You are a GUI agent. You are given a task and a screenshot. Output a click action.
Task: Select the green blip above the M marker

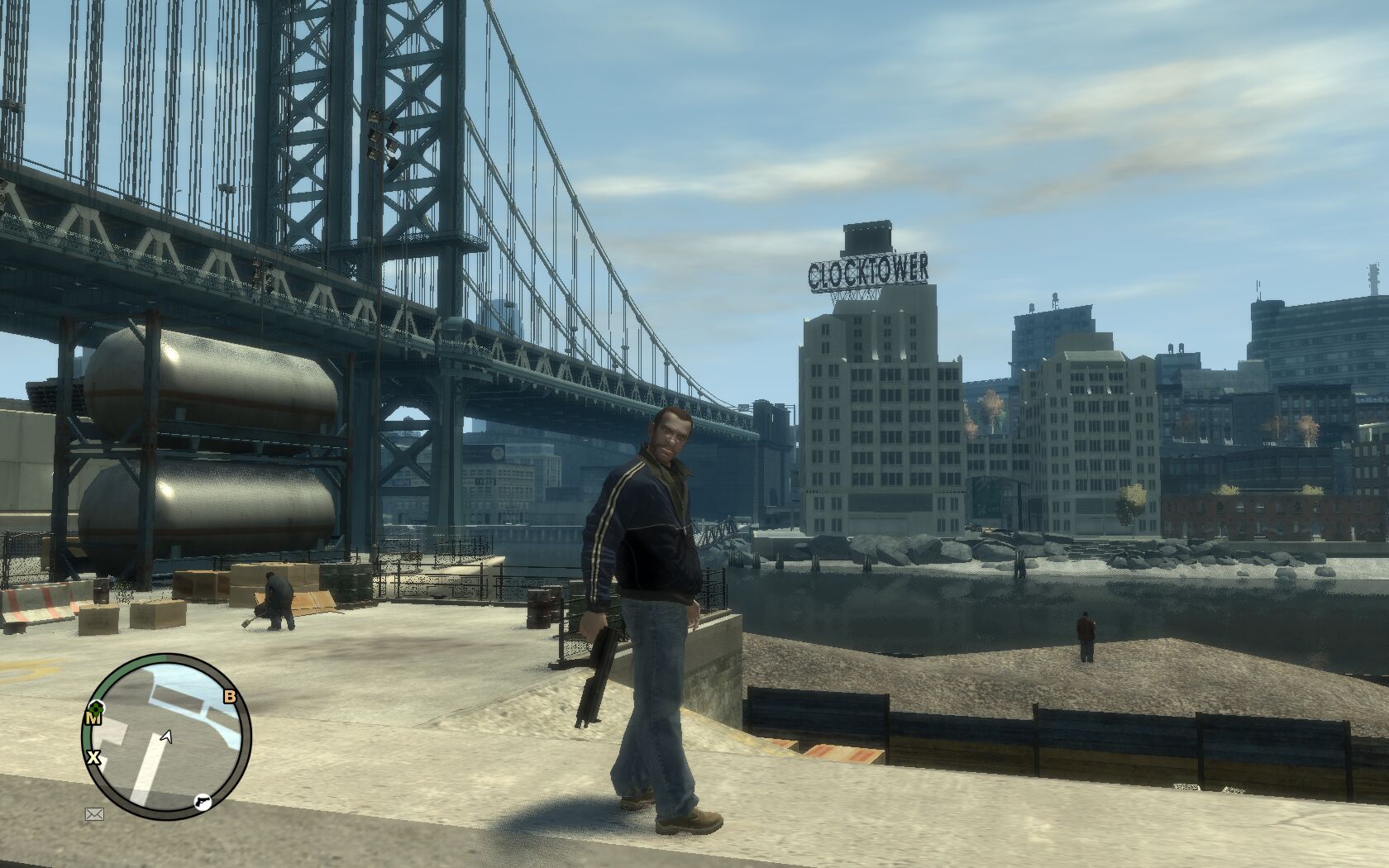[x=95, y=707]
